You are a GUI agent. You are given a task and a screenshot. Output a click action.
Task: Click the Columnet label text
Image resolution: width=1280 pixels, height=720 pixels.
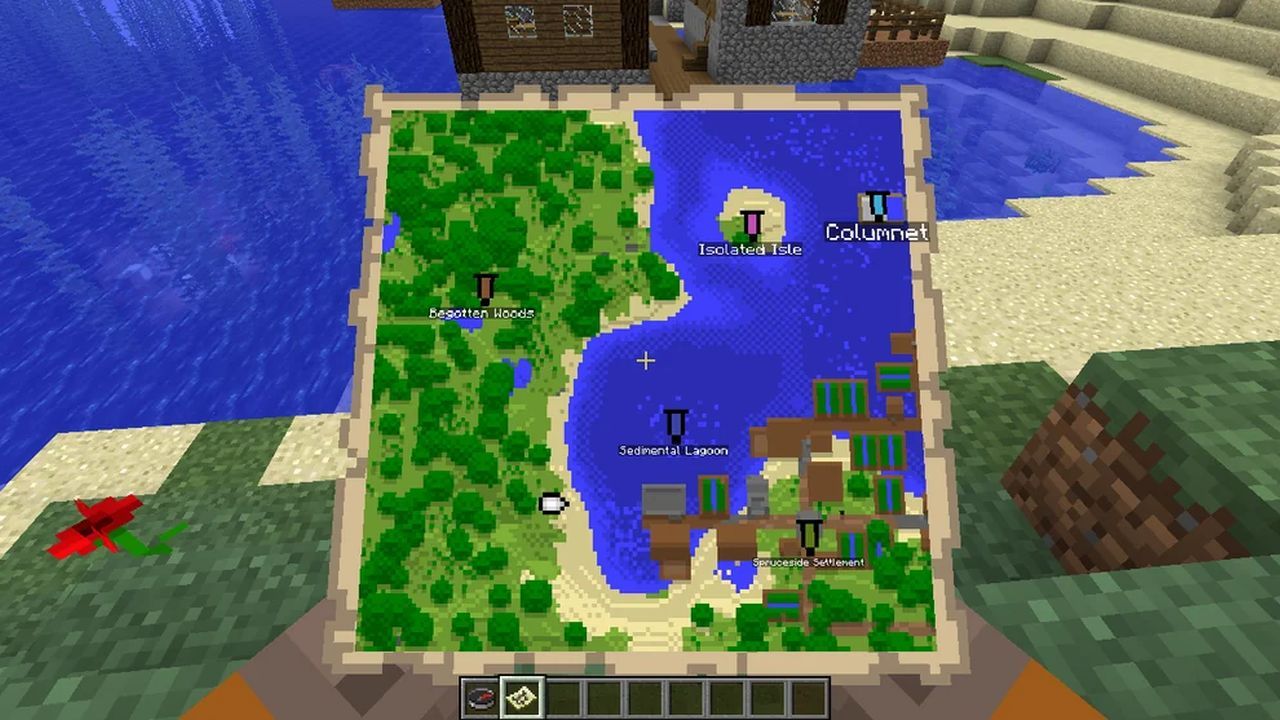coord(878,232)
